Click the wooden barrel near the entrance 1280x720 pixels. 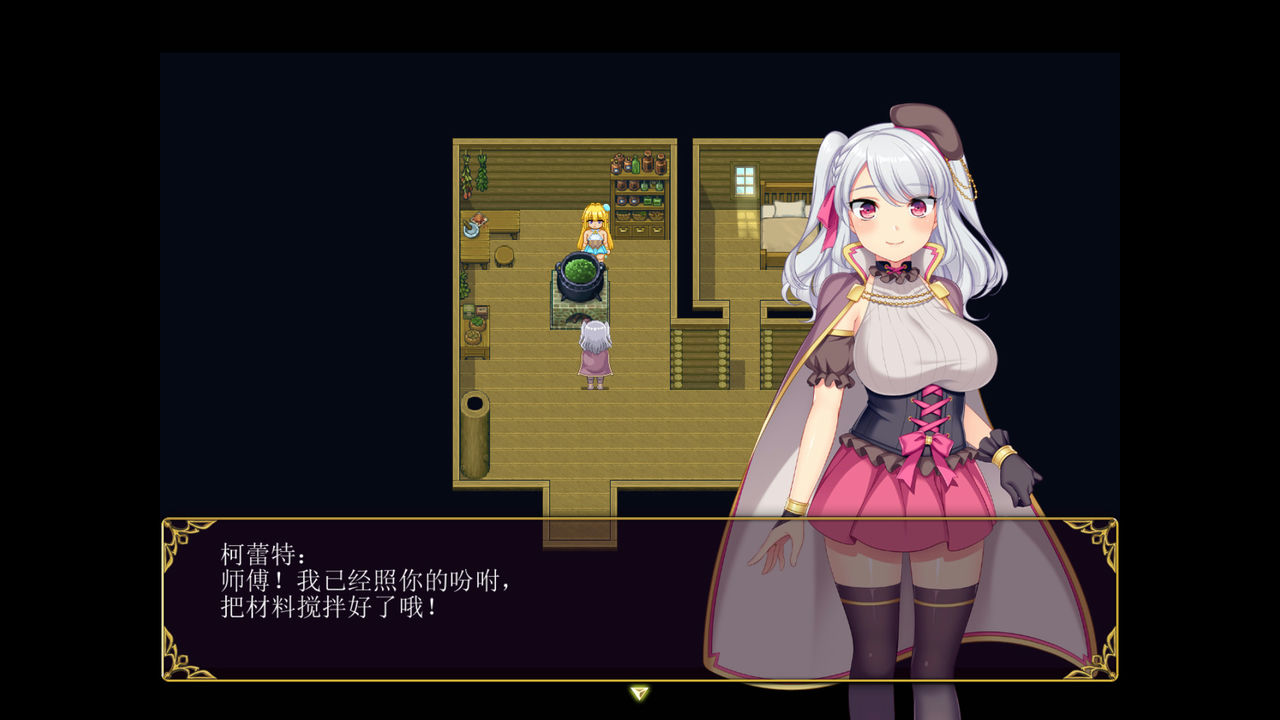[x=474, y=402]
